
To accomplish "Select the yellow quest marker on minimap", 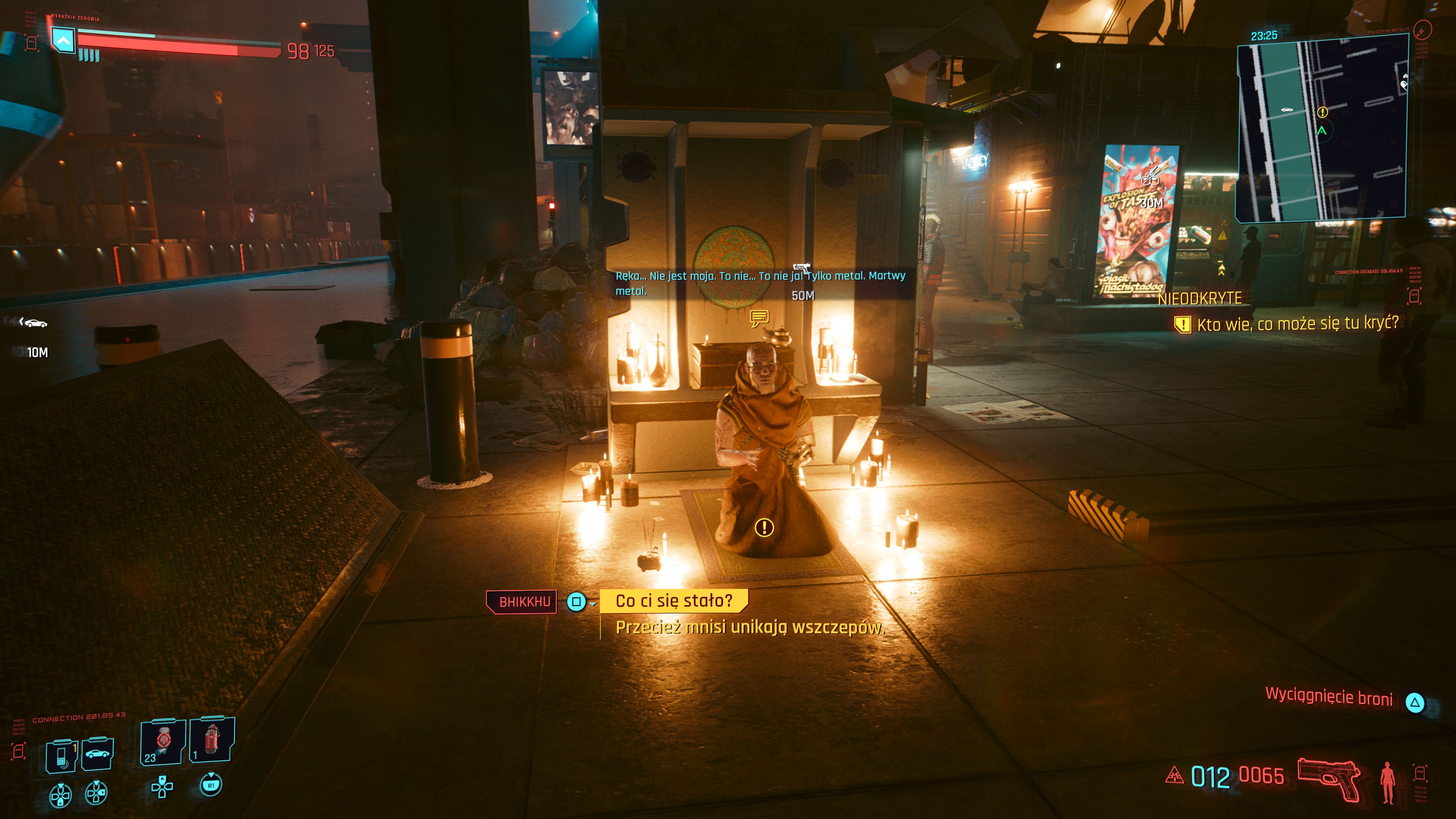I will tap(1322, 113).
